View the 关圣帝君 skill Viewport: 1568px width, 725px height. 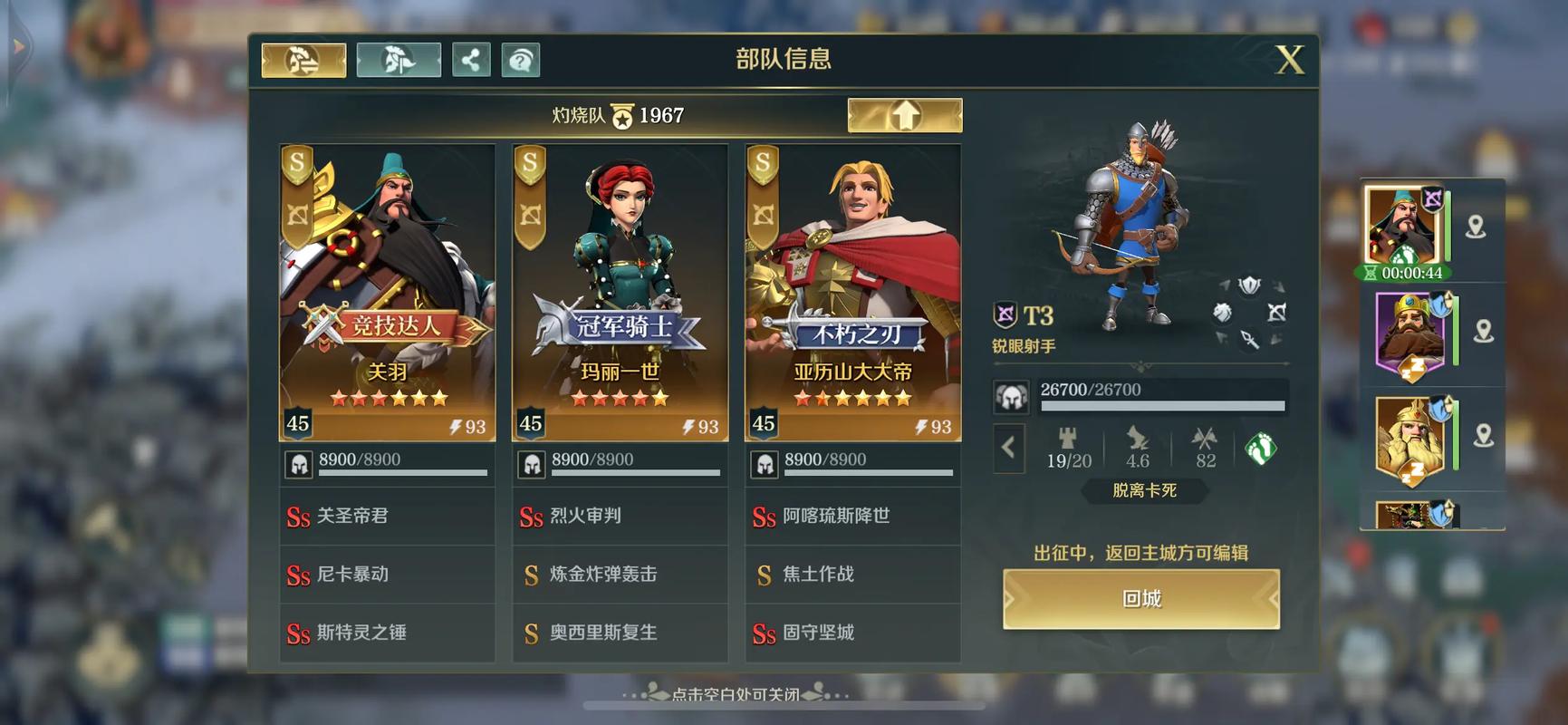[388, 517]
